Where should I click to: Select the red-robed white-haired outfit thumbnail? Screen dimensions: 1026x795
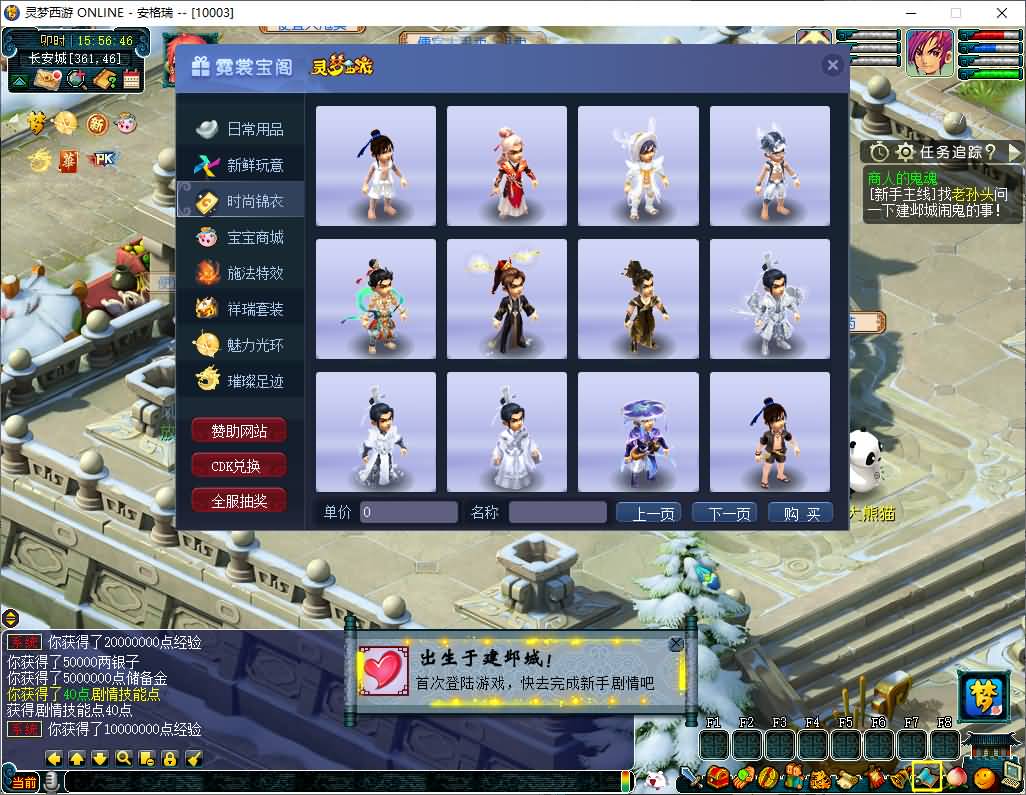pos(507,166)
